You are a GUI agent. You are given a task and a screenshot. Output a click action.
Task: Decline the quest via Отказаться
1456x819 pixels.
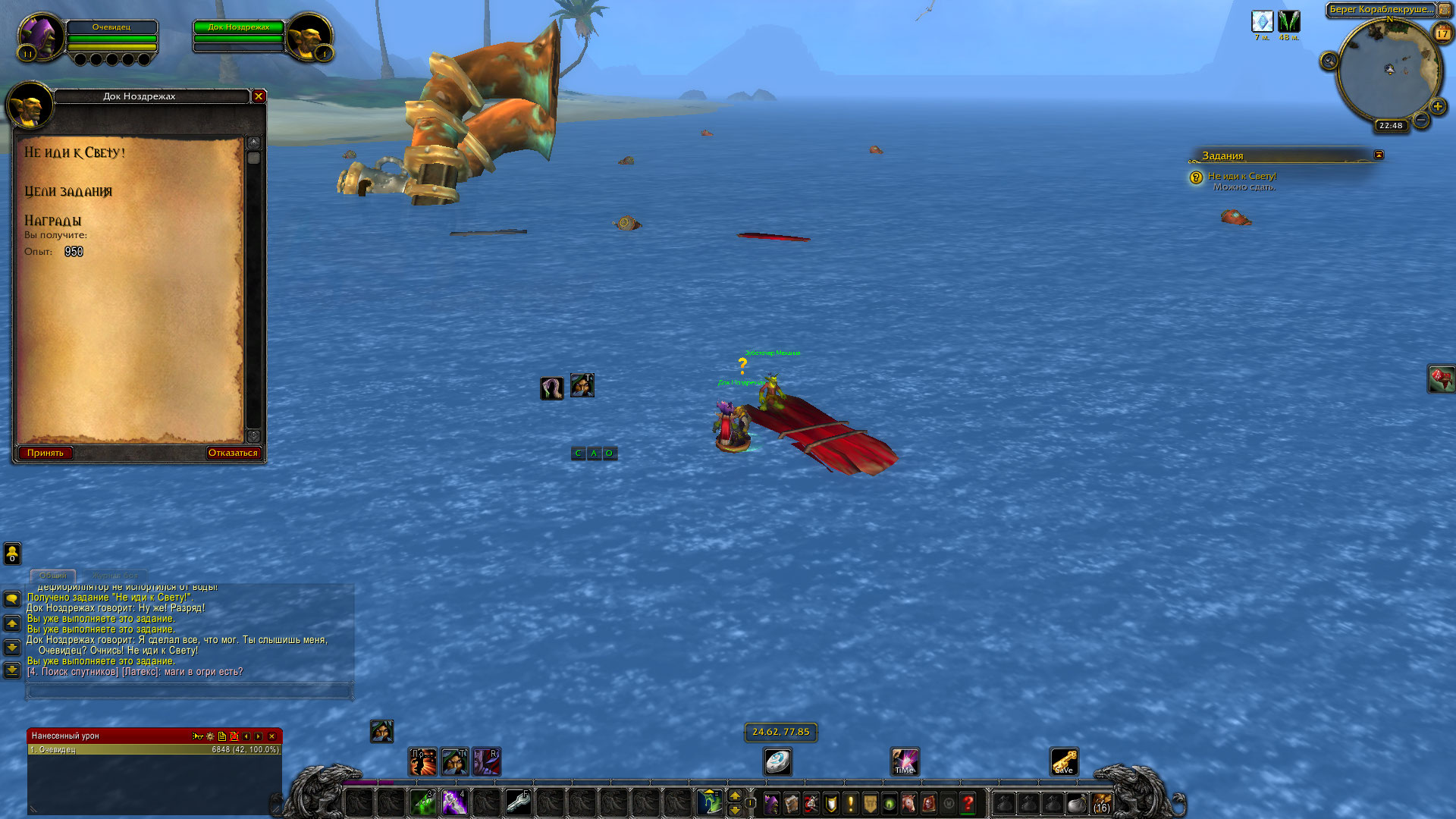[x=233, y=453]
